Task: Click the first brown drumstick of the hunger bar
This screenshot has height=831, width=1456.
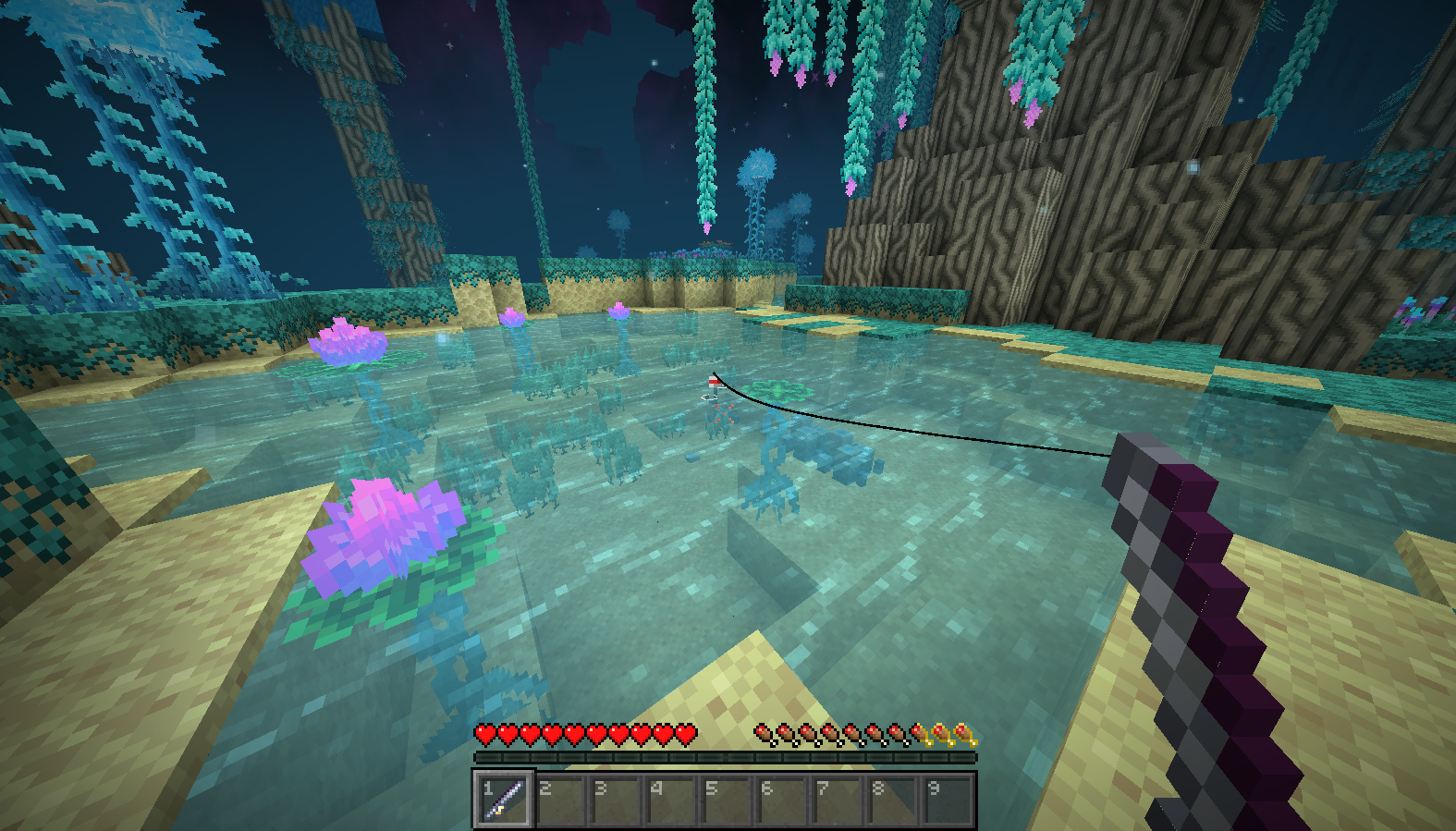Action: click(x=762, y=733)
